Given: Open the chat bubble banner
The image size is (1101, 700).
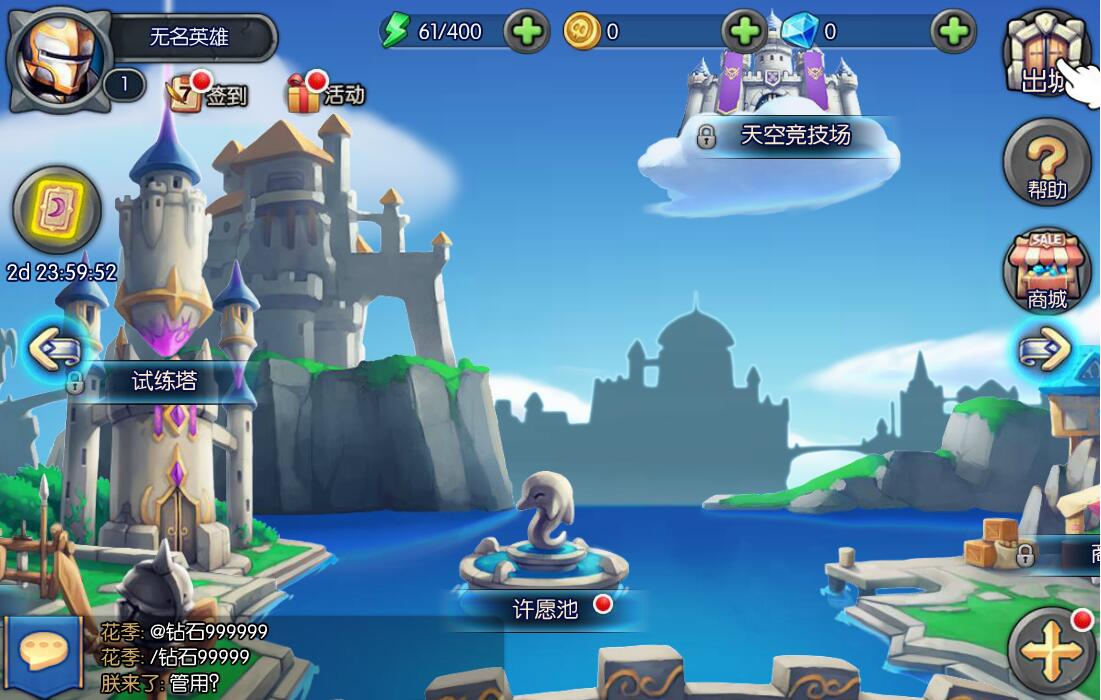Looking at the screenshot, I should 42,656.
